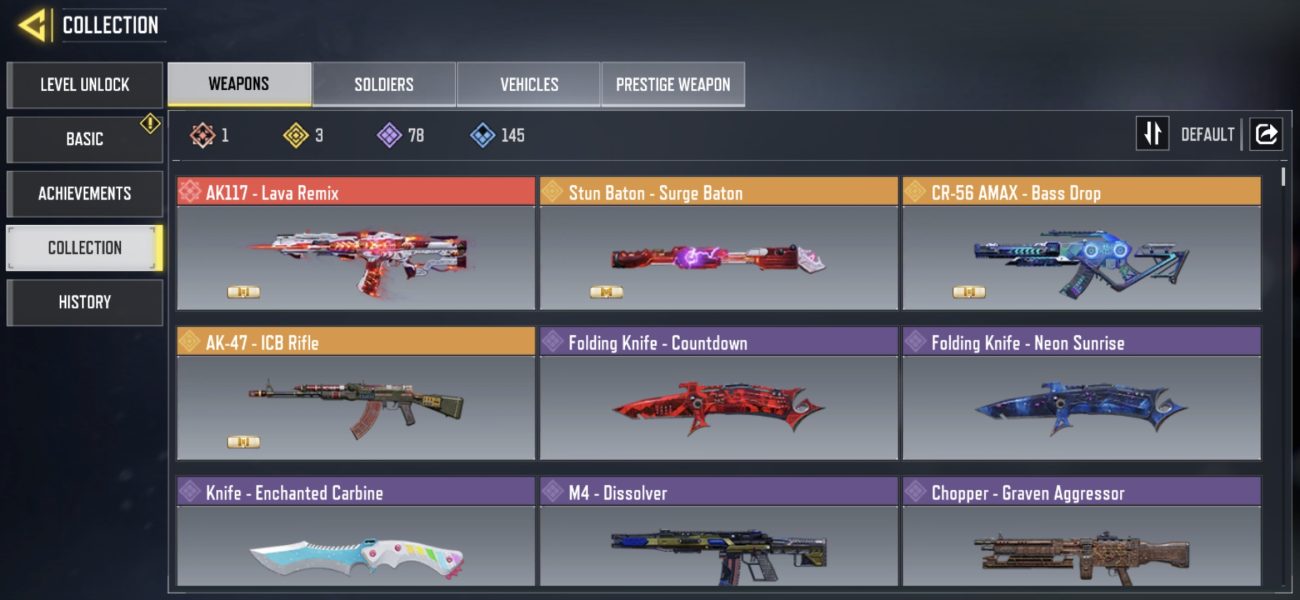Viewport: 1300px width, 600px height.
Task: Select the Weapons tab
Action: tap(239, 84)
